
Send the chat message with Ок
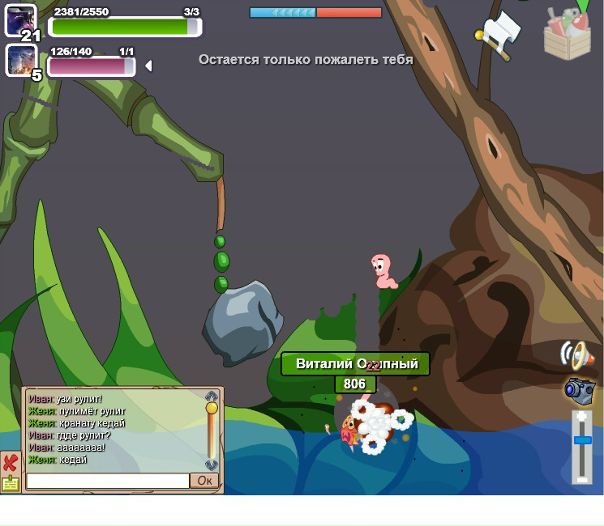point(204,481)
